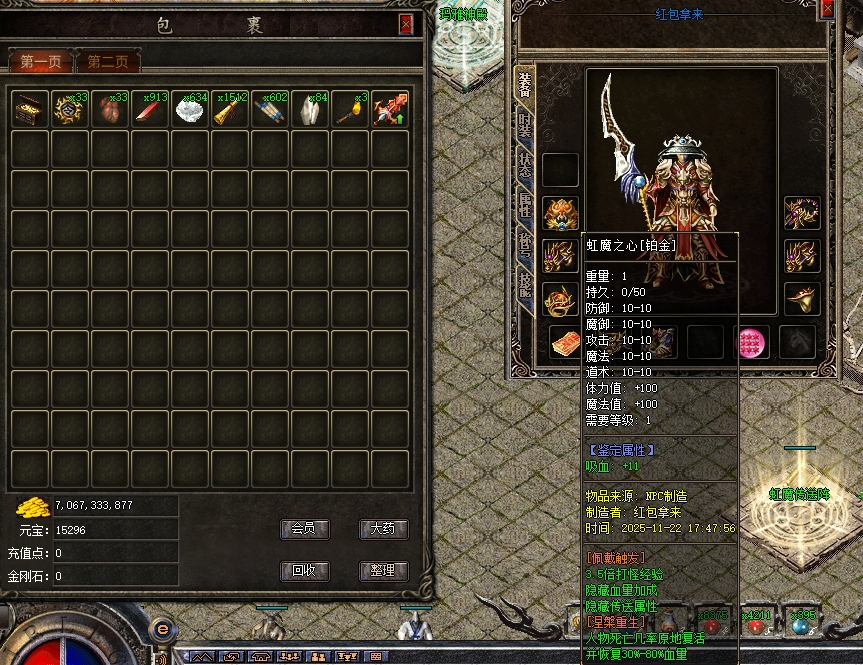This screenshot has height=665, width=863.
Task: Click the 会员 member button
Action: point(303,529)
